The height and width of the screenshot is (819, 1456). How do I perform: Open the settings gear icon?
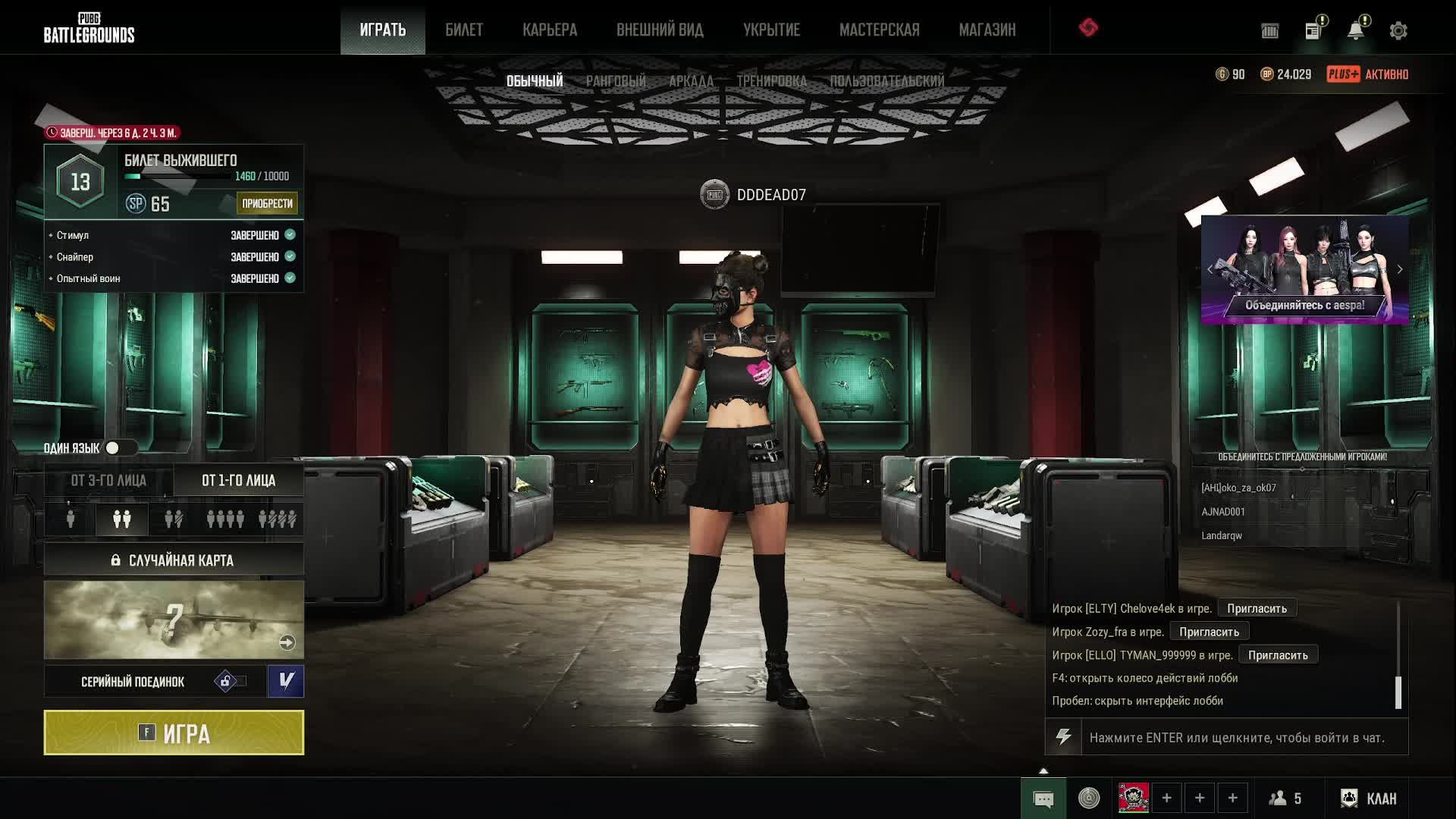click(x=1398, y=31)
